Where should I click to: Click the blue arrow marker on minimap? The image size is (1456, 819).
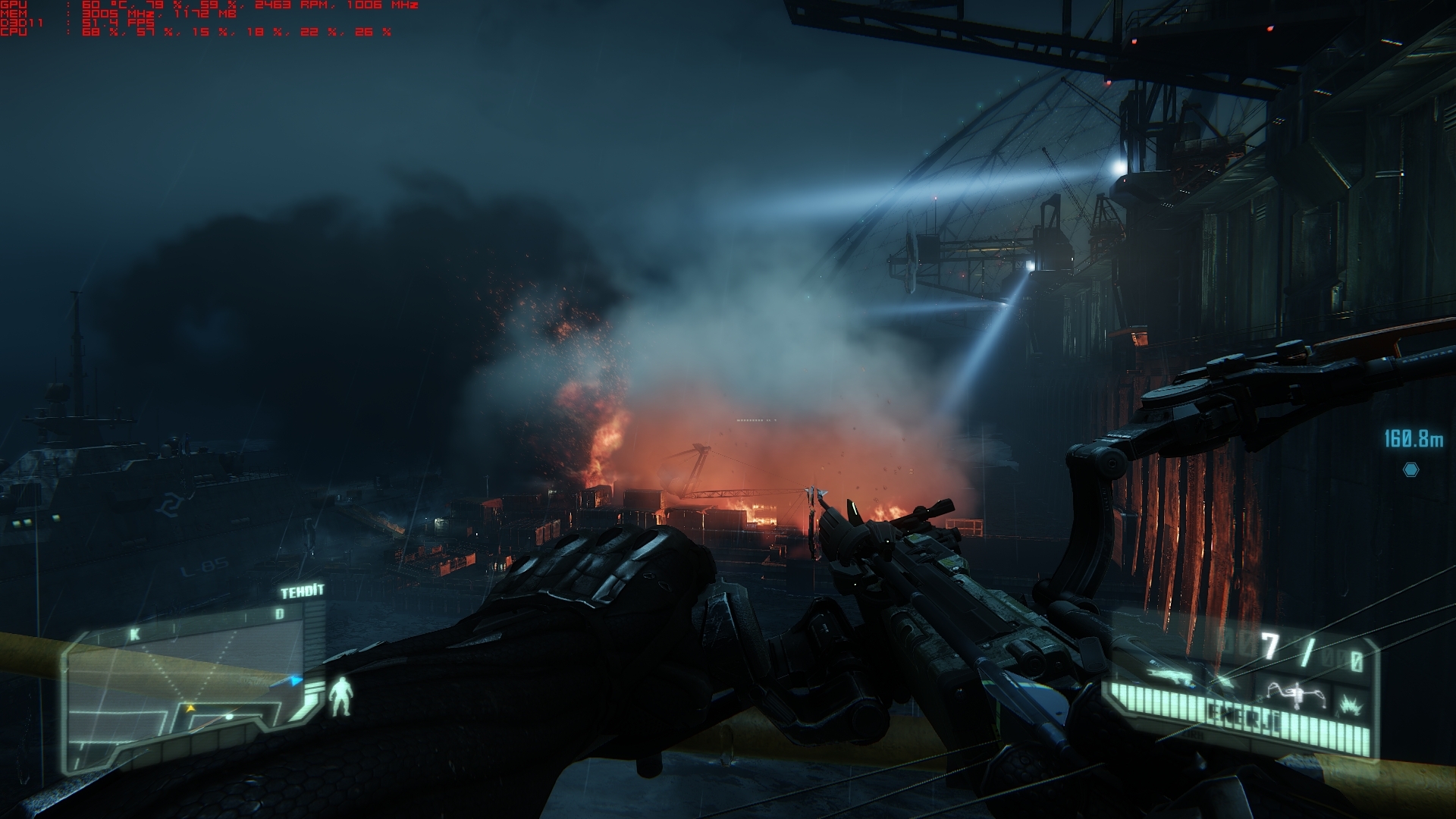[x=295, y=681]
